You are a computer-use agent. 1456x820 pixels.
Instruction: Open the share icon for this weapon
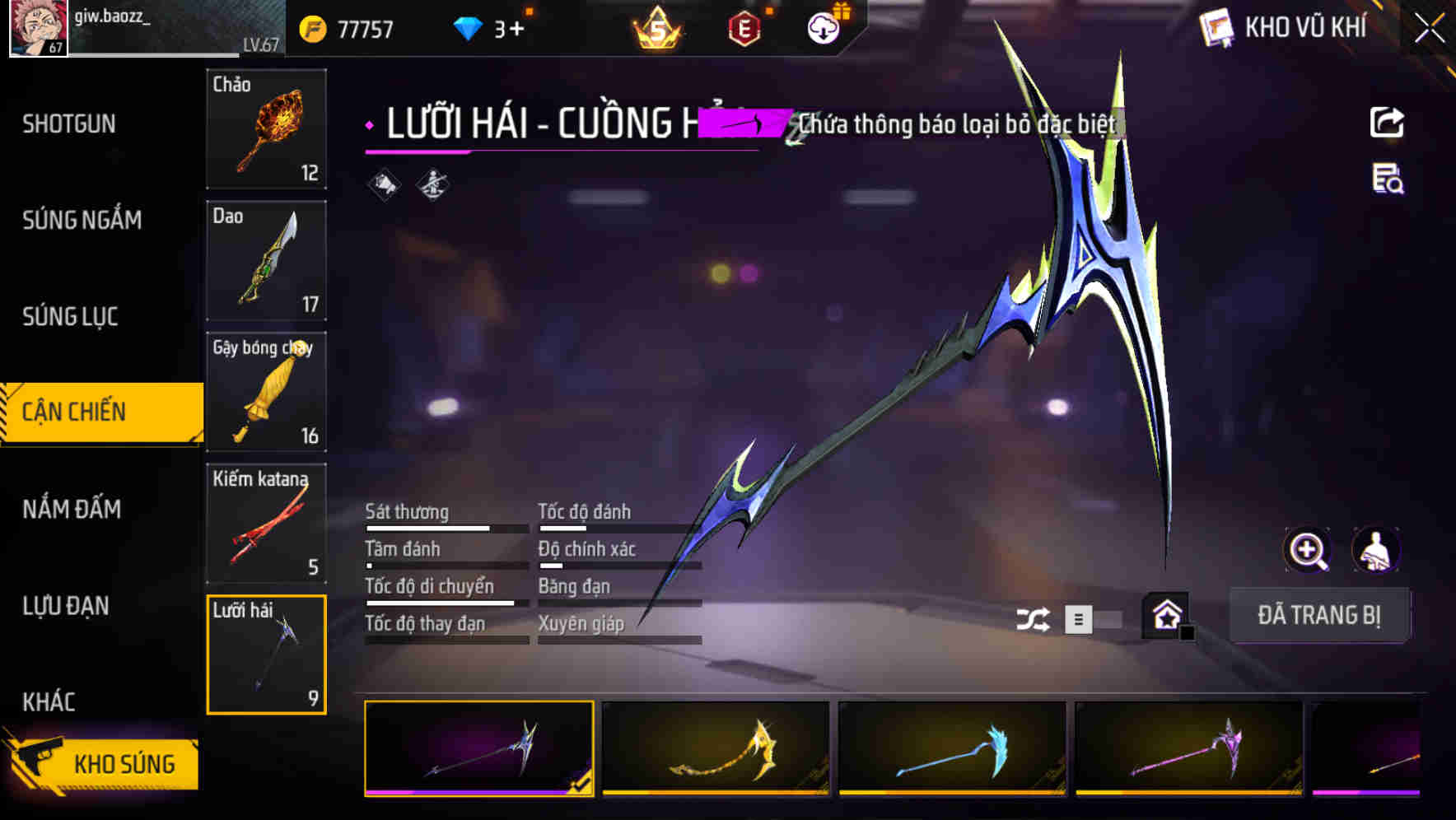[x=1386, y=122]
